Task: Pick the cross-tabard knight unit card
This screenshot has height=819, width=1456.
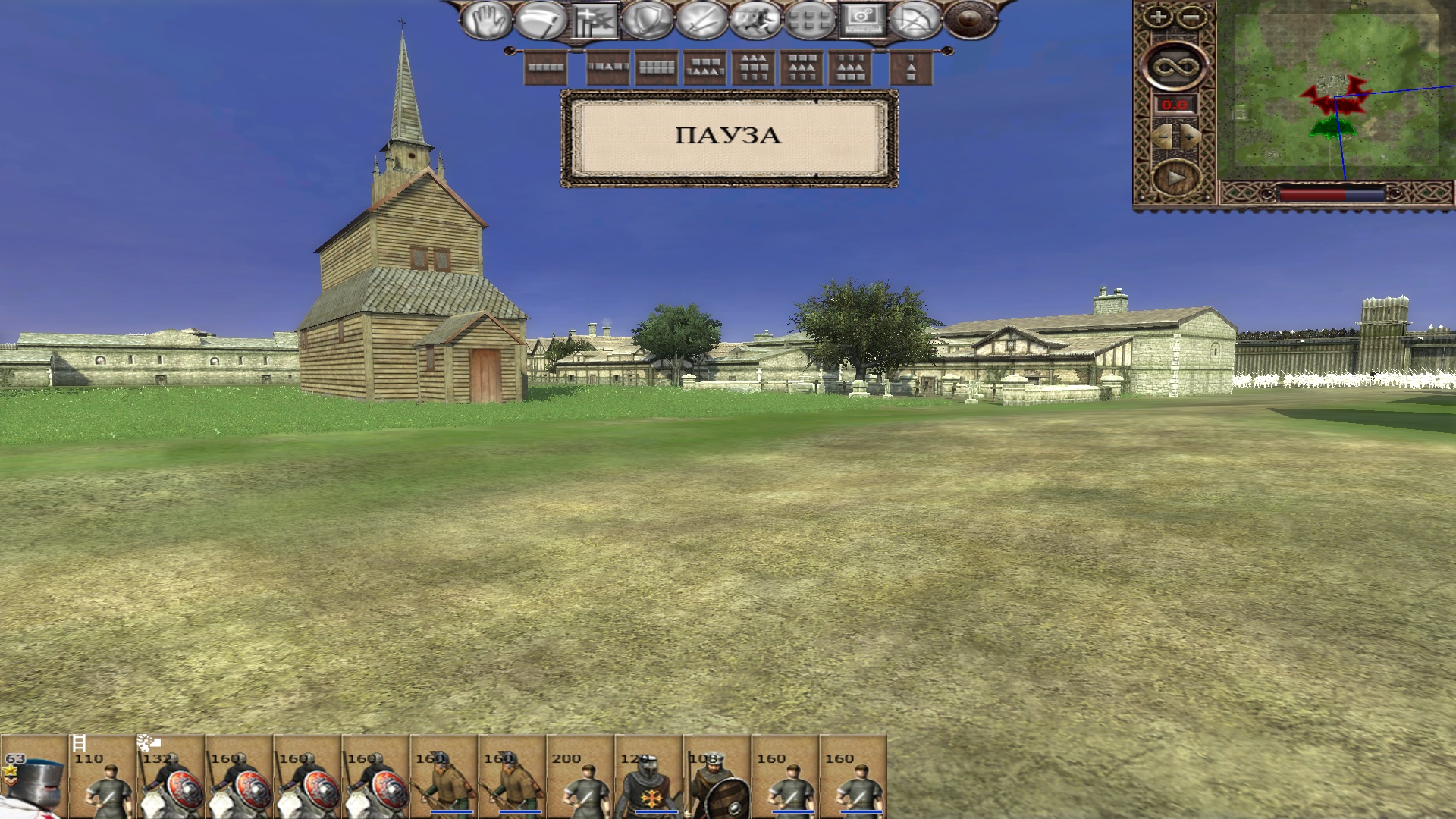Action: click(x=648, y=777)
